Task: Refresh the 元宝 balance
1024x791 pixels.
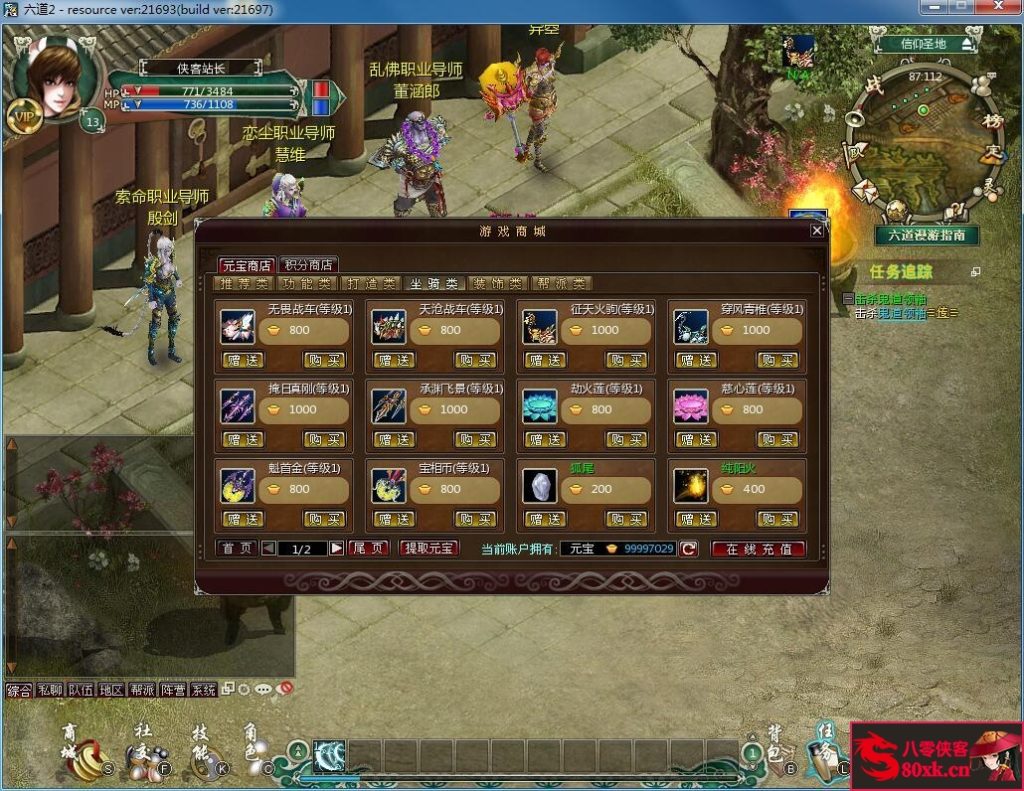Action: point(689,548)
